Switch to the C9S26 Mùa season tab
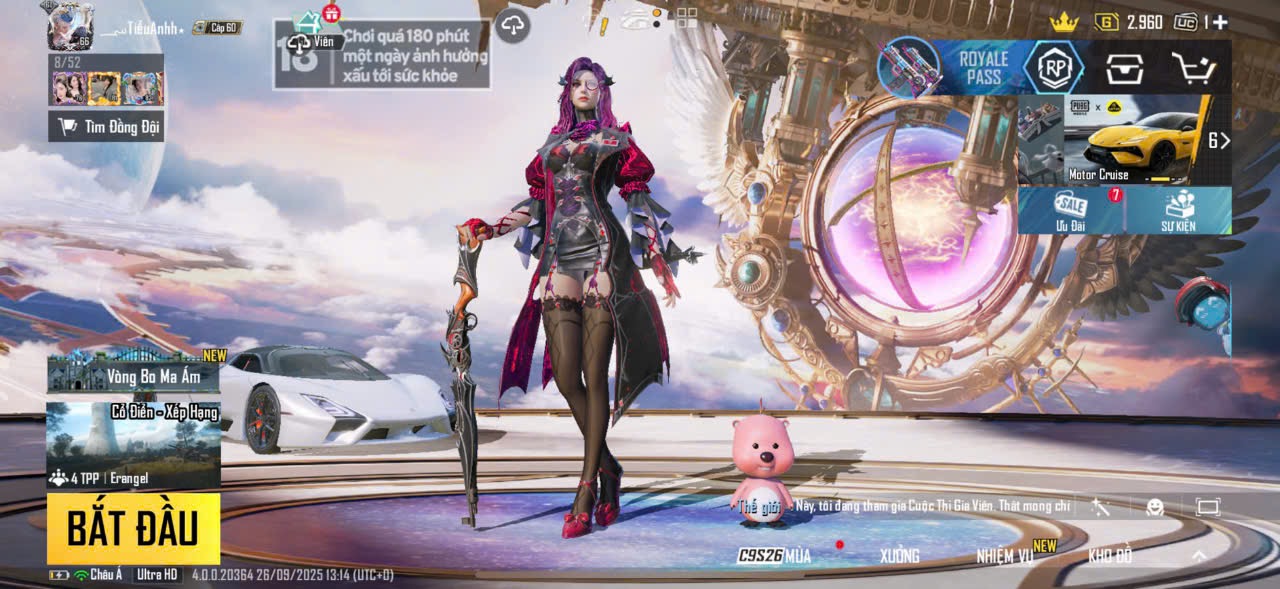The image size is (1280, 589). tap(775, 556)
